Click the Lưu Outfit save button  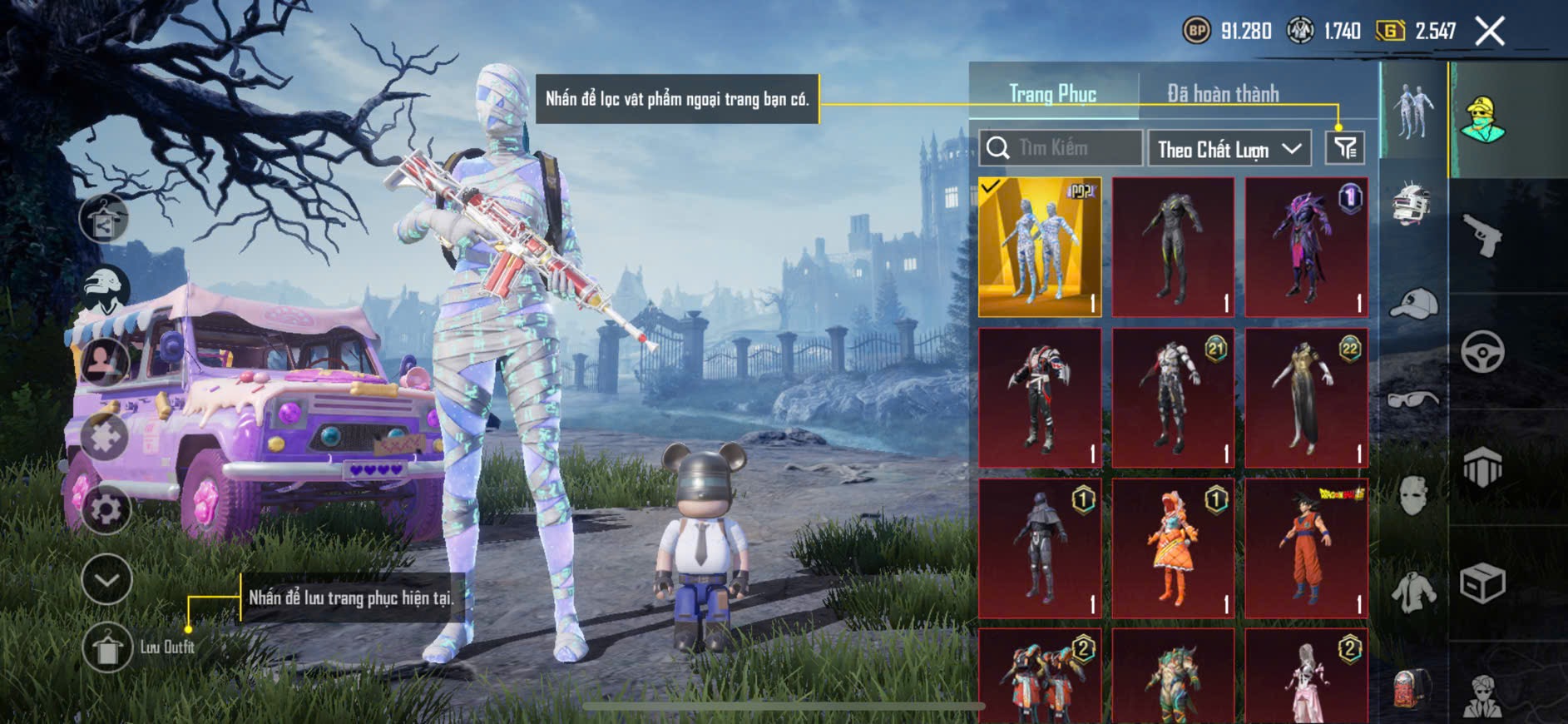(x=108, y=647)
